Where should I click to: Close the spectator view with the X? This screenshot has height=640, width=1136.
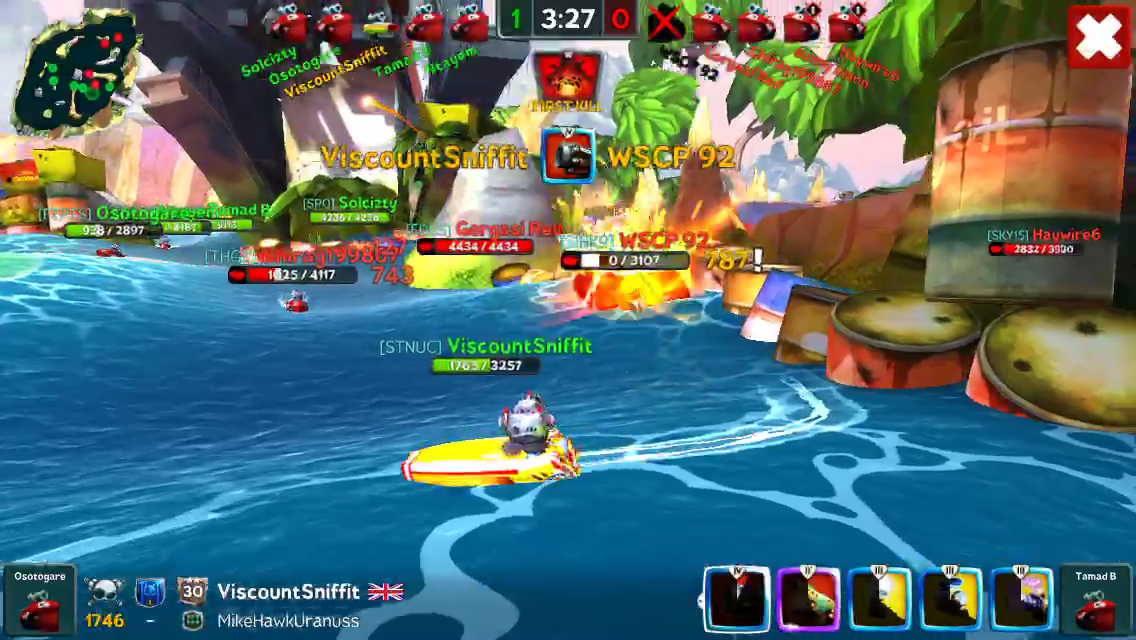coord(1098,38)
